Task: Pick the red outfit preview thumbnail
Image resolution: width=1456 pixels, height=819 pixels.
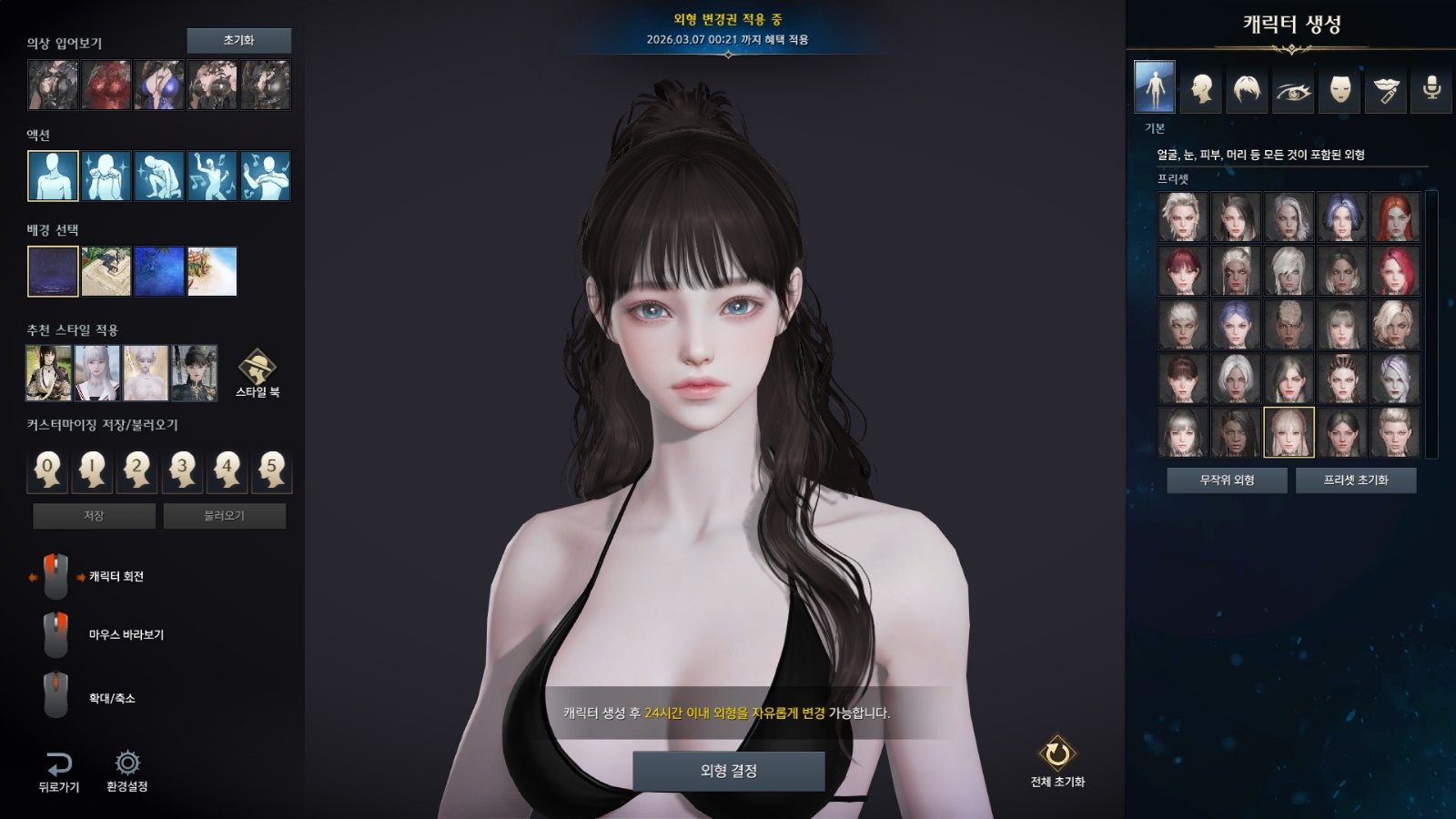Action: 106,86
